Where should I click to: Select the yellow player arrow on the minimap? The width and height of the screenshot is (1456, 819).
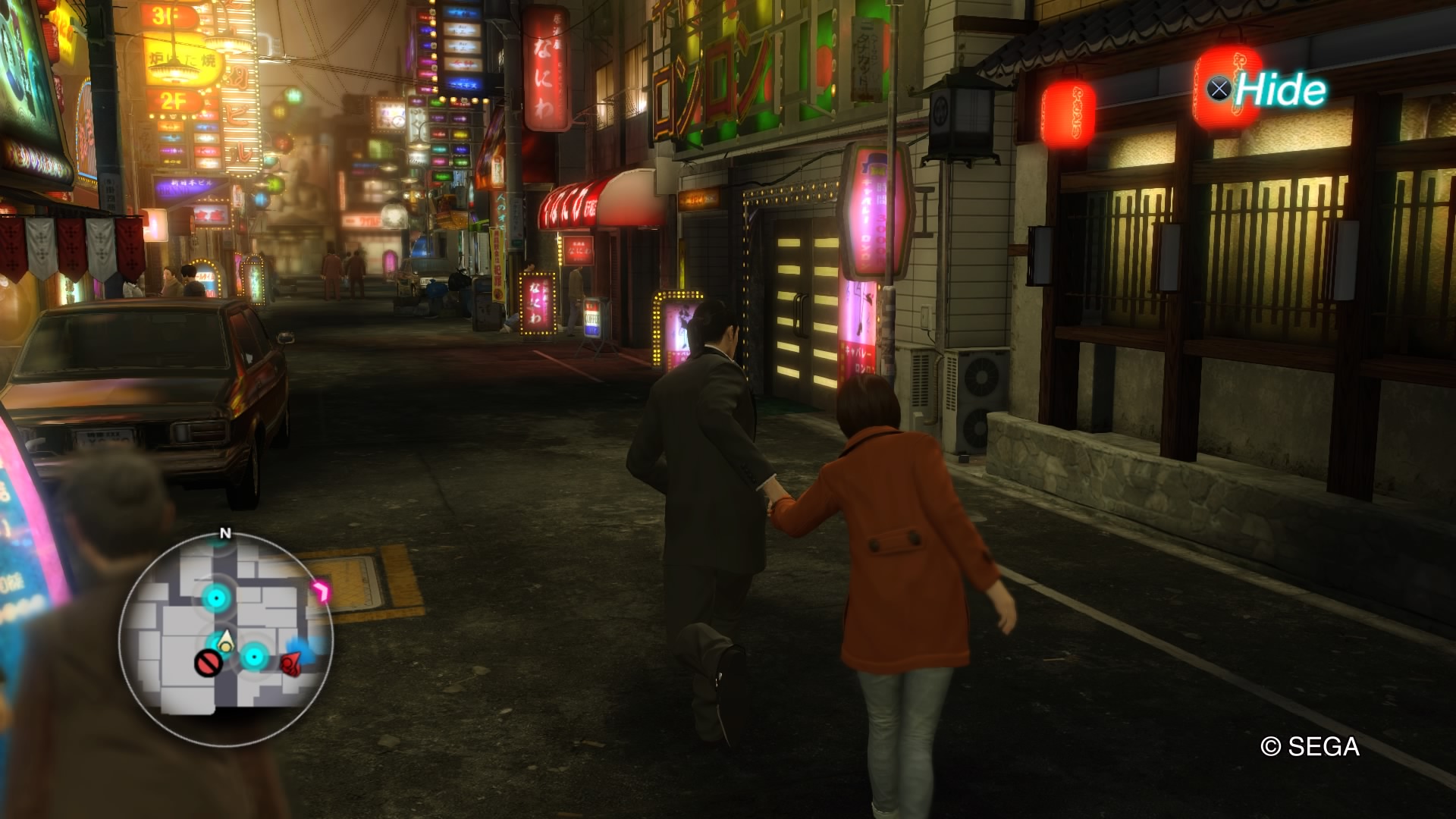224,643
